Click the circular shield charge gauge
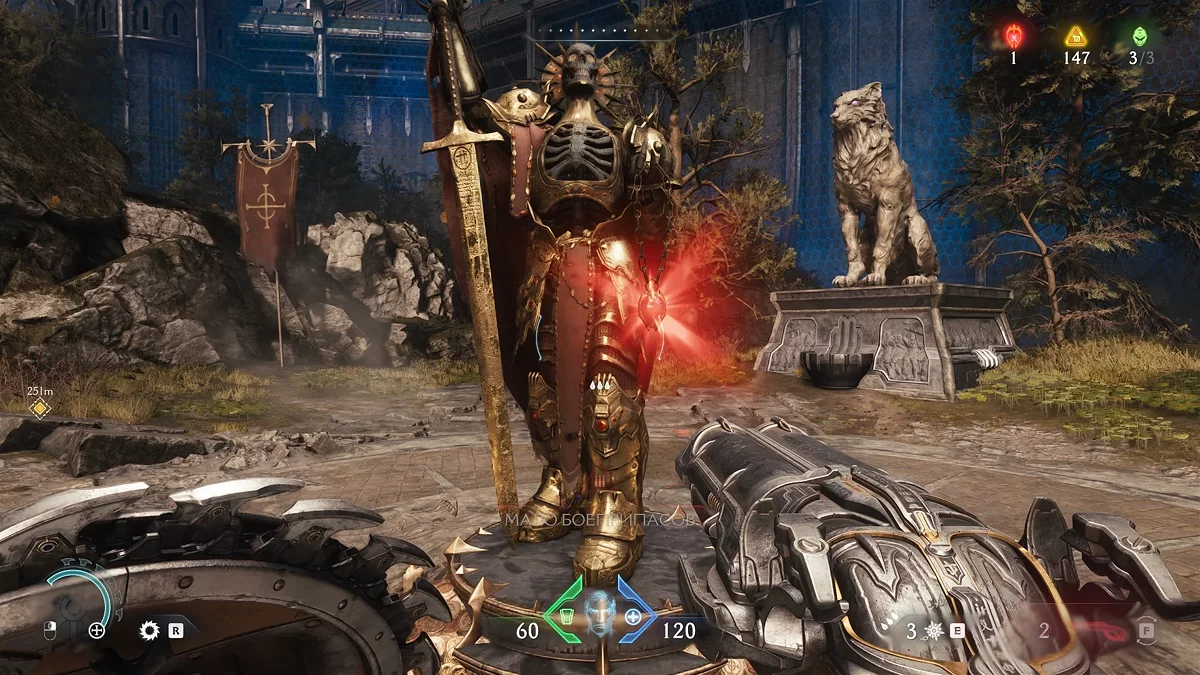This screenshot has height=675, width=1200. tap(79, 599)
